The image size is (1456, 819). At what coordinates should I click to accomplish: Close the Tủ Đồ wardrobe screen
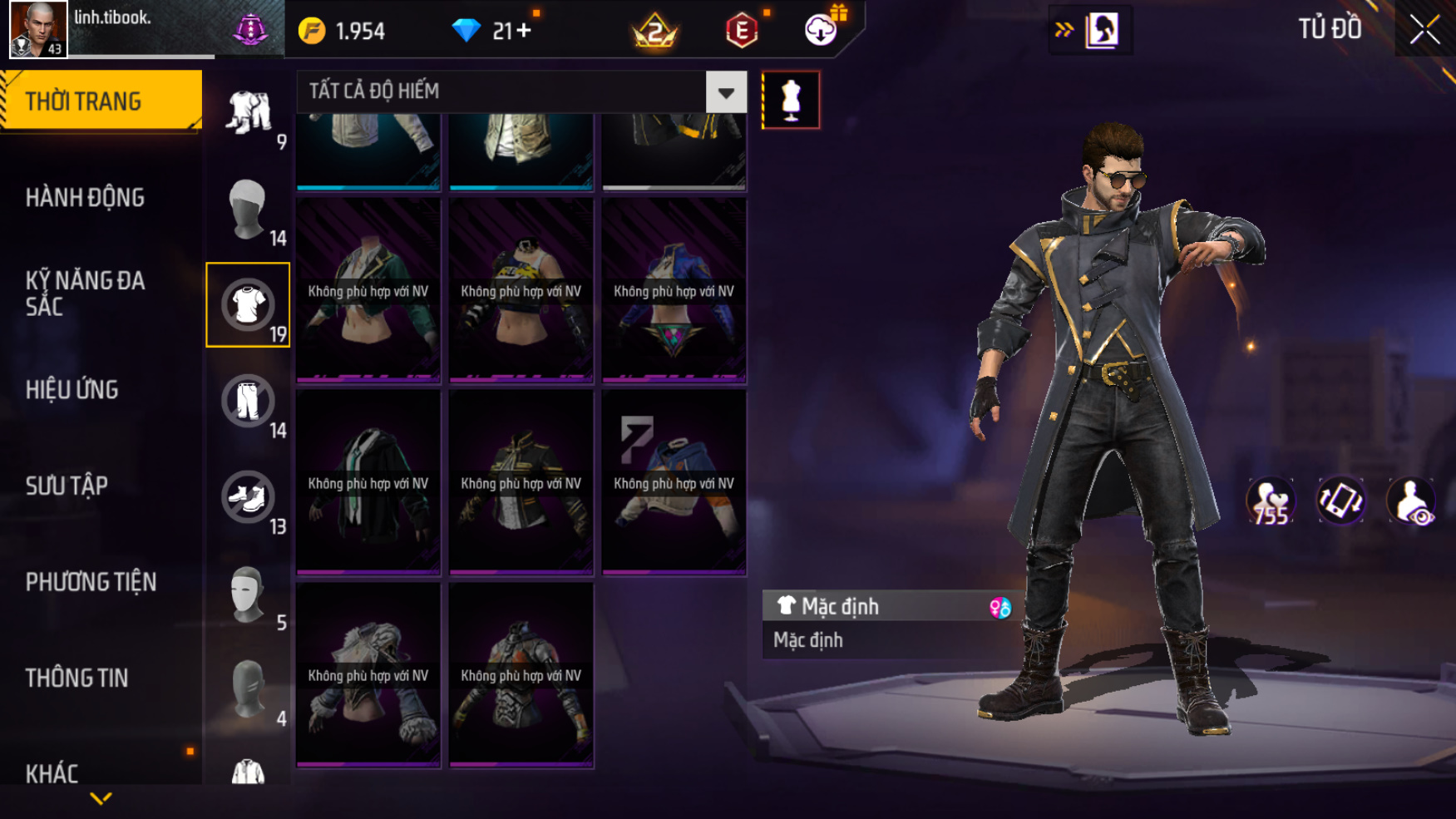pyautogui.click(x=1424, y=30)
